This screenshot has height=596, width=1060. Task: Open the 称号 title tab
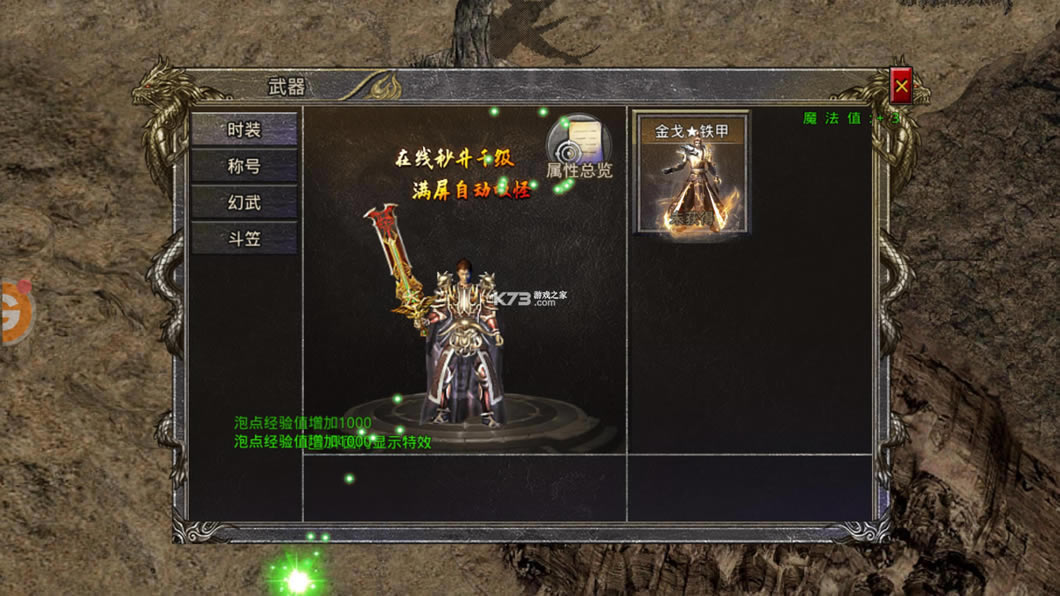pos(244,166)
